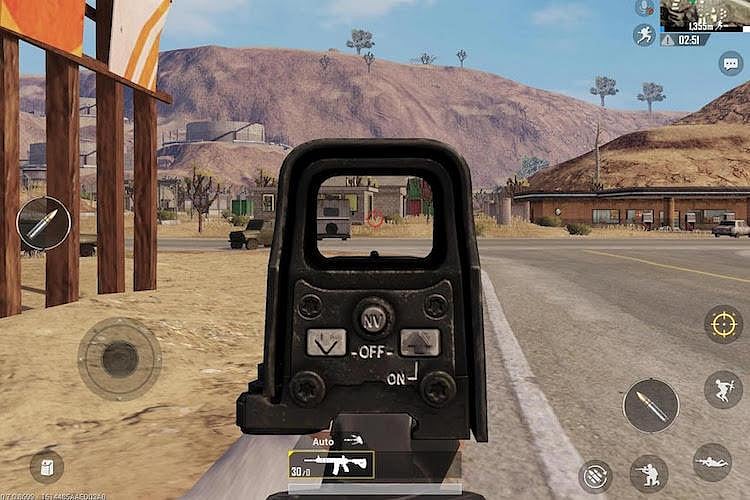Tap the large right-side bullet fire button
This screenshot has height=500, width=750.
(650, 405)
